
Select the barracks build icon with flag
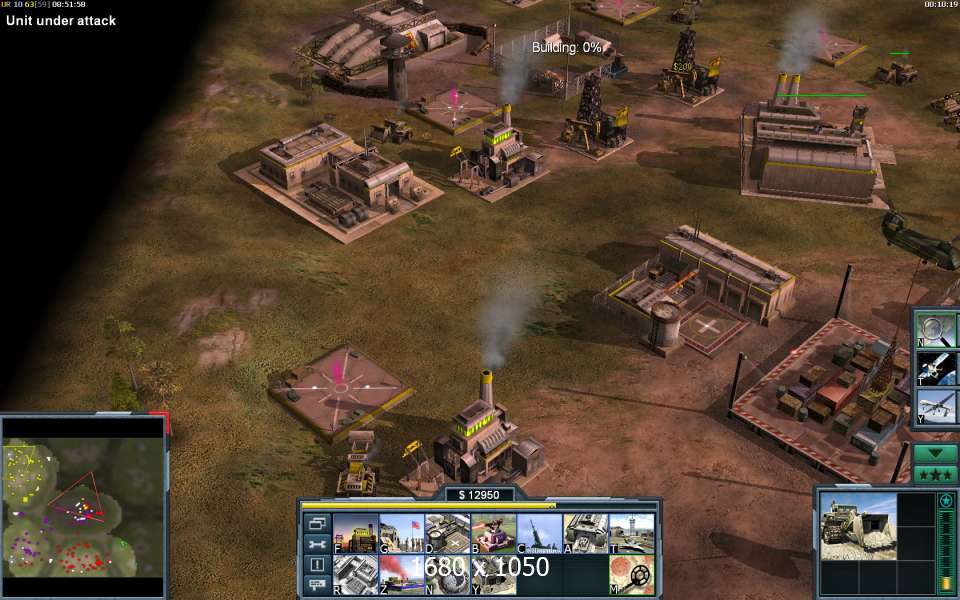tap(402, 533)
